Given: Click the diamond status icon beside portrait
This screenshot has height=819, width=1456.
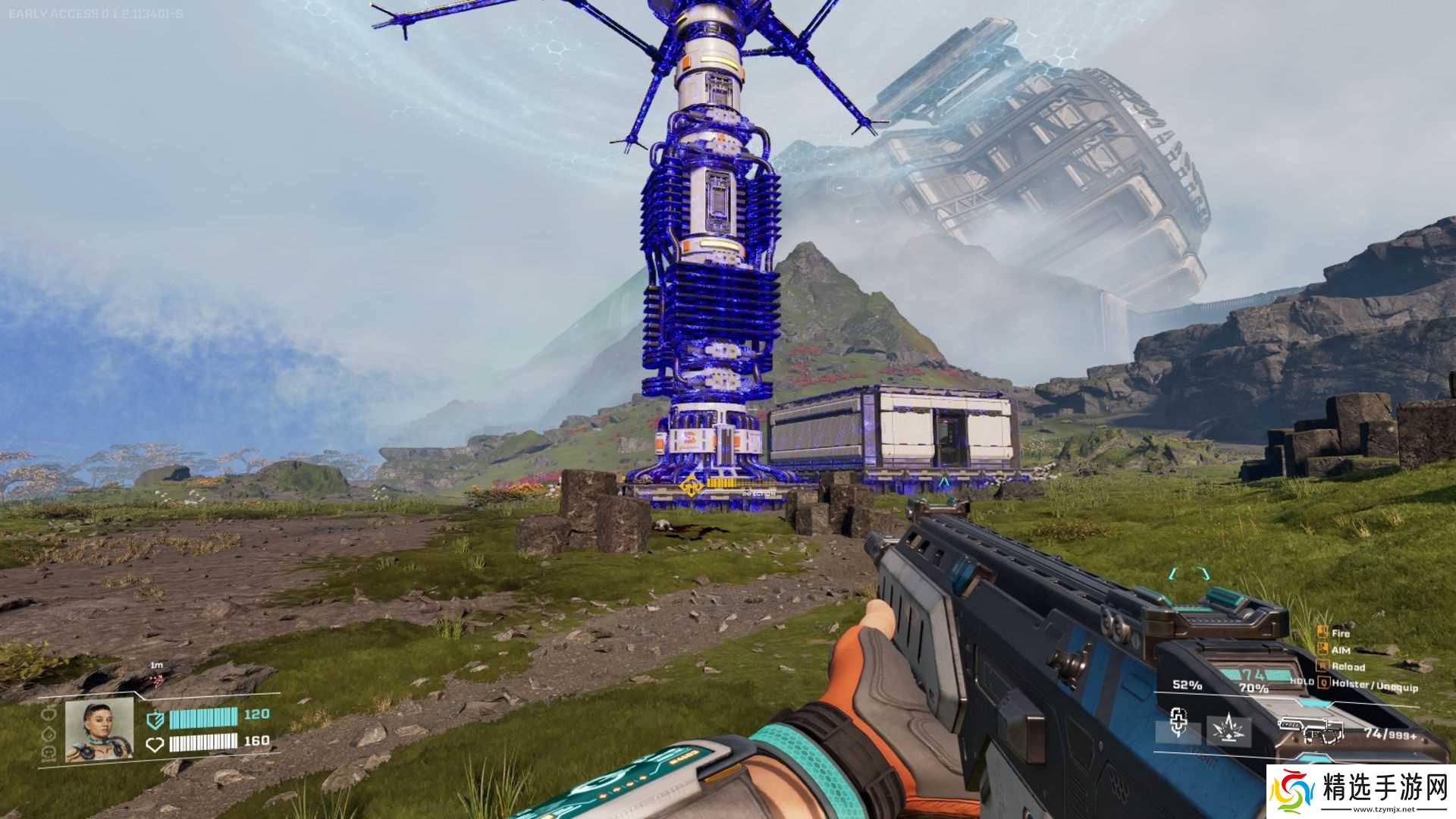Looking at the screenshot, I should pos(49,733).
